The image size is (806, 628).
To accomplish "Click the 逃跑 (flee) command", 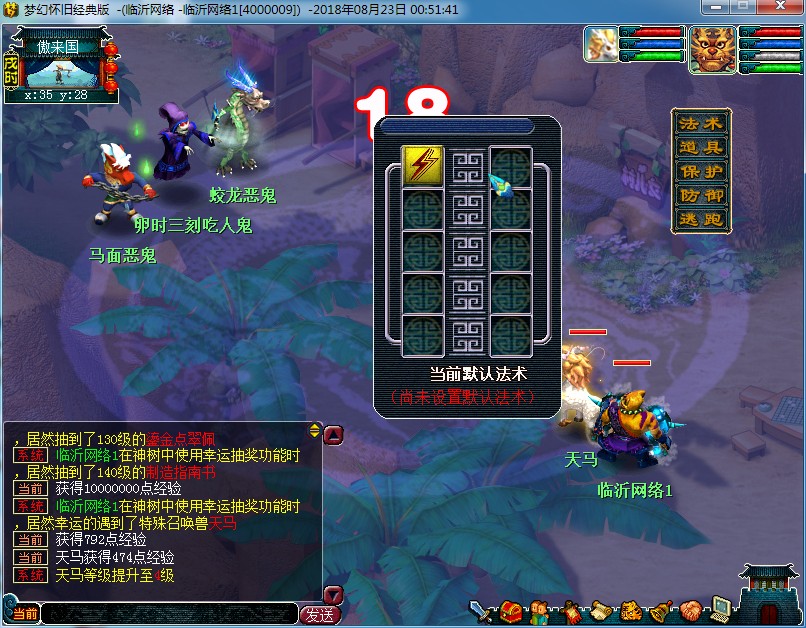I will 700,219.
